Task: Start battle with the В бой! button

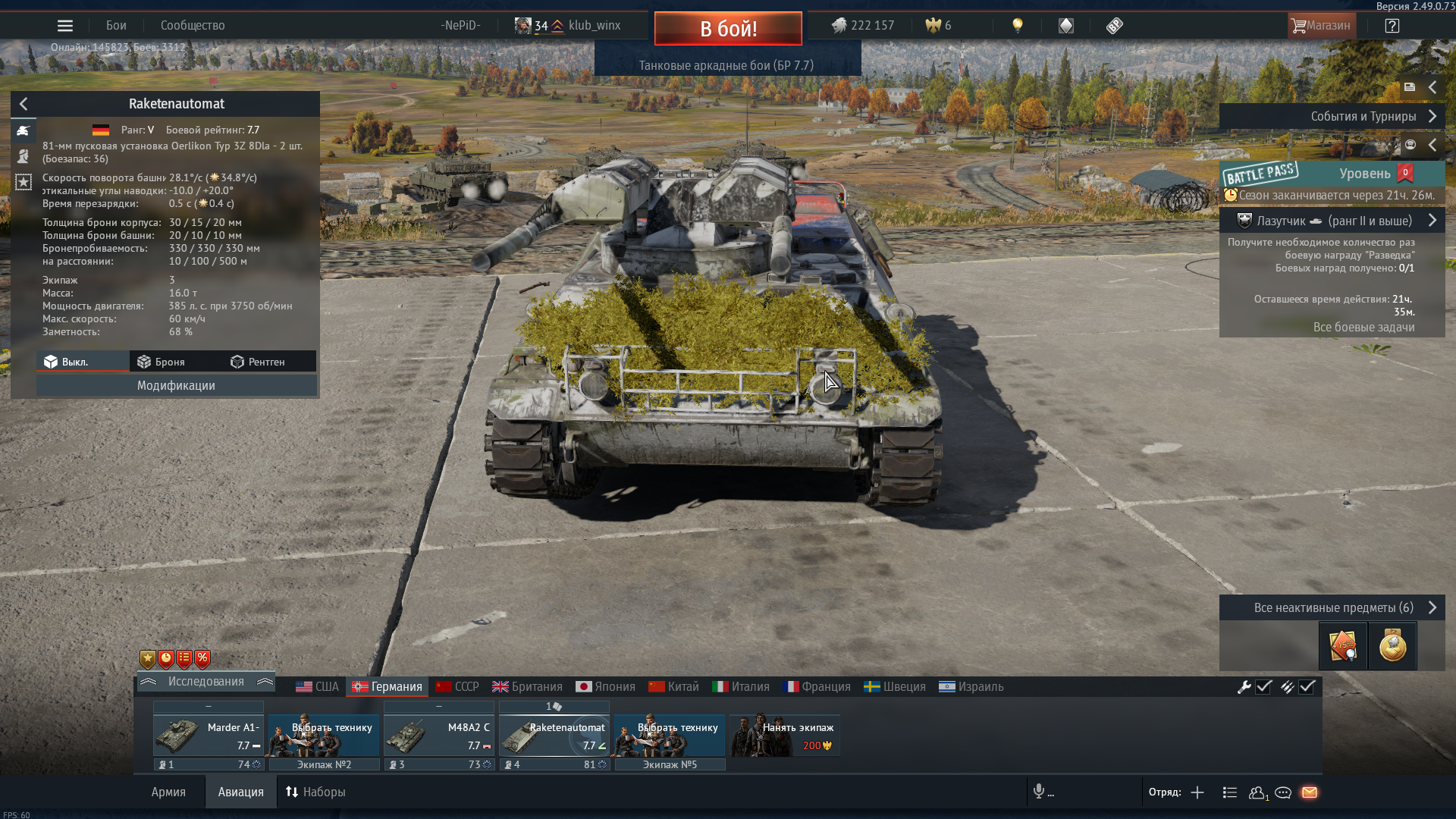Action: [x=727, y=29]
